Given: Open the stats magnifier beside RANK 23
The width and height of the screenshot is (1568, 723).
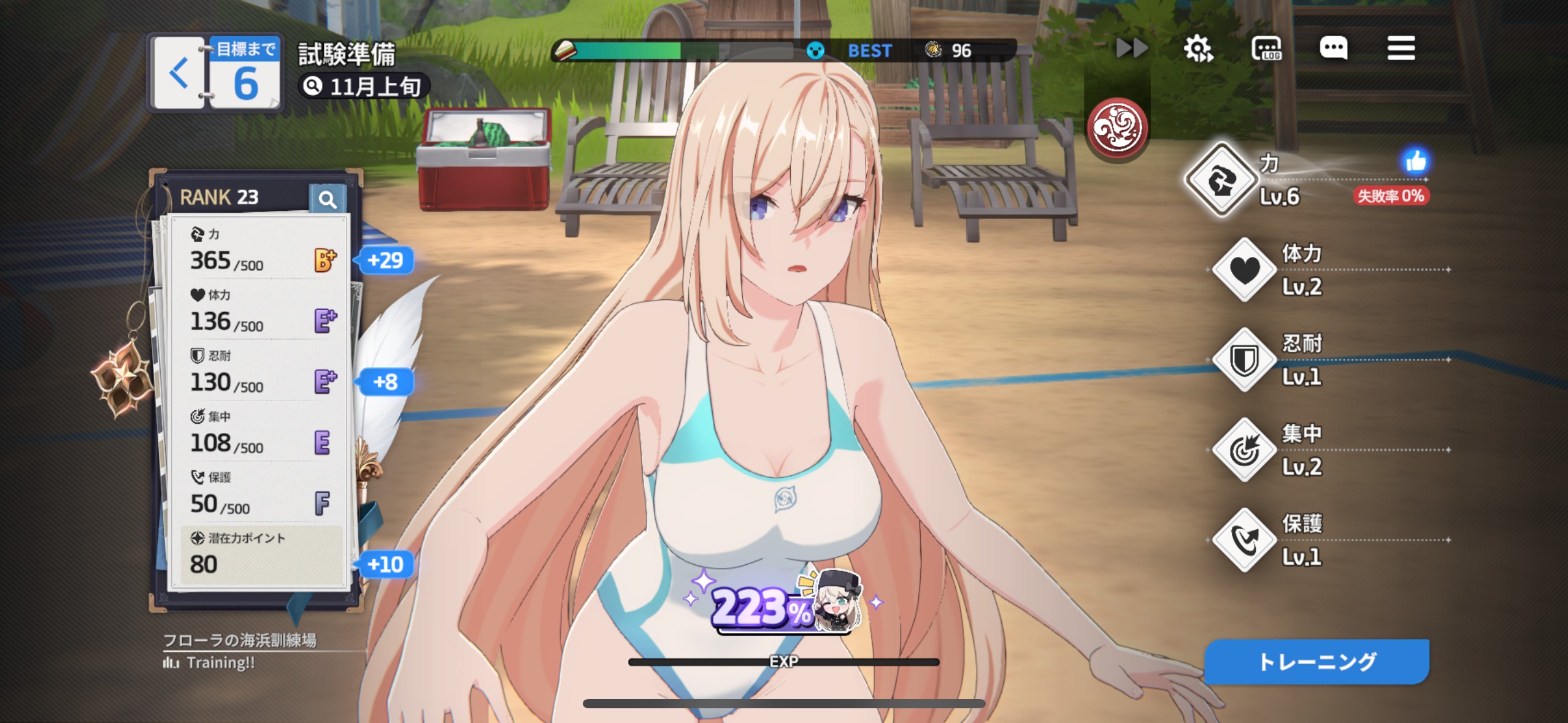Looking at the screenshot, I should point(327,199).
